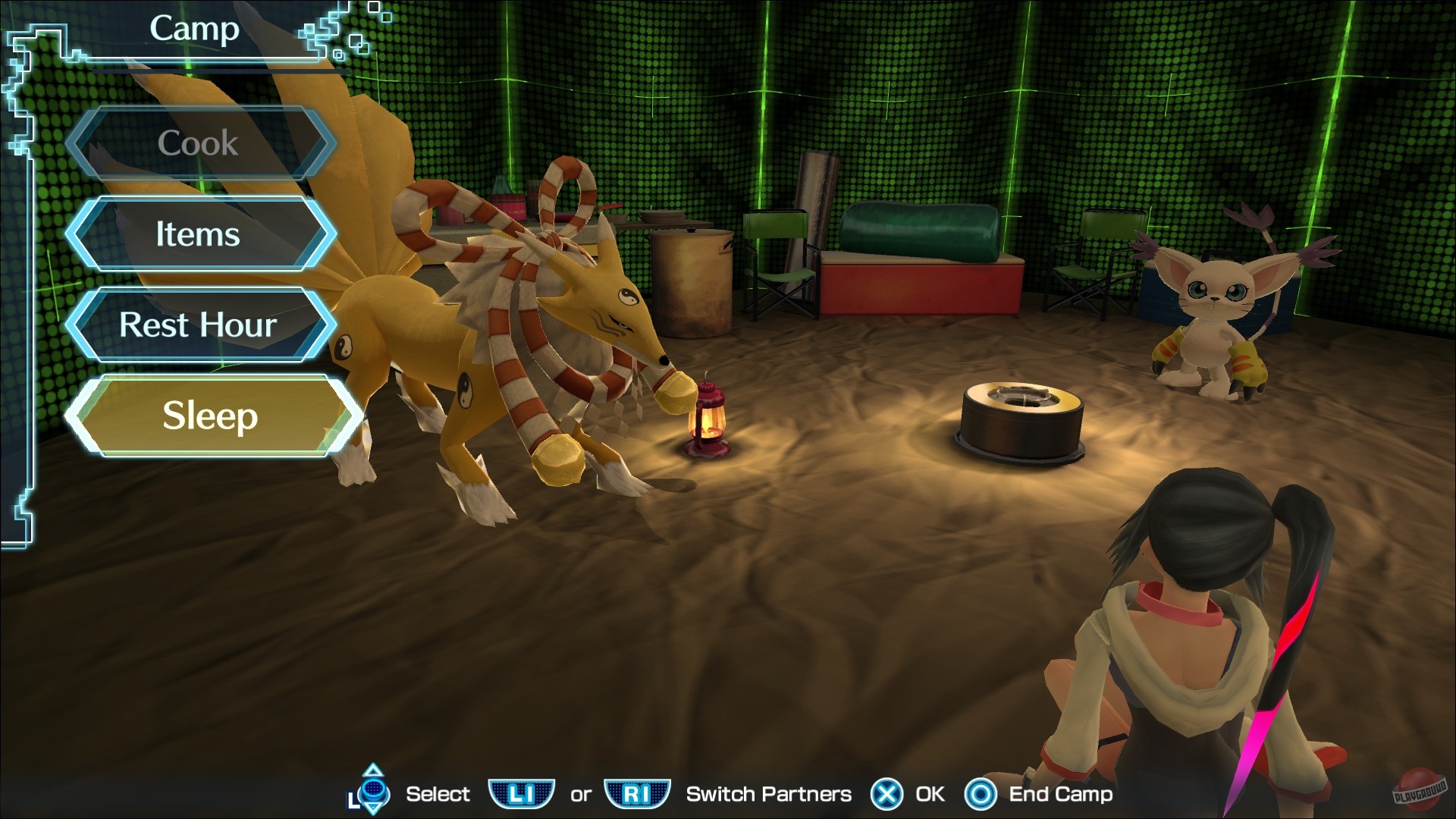Click the grayed-out Cook option

click(198, 143)
